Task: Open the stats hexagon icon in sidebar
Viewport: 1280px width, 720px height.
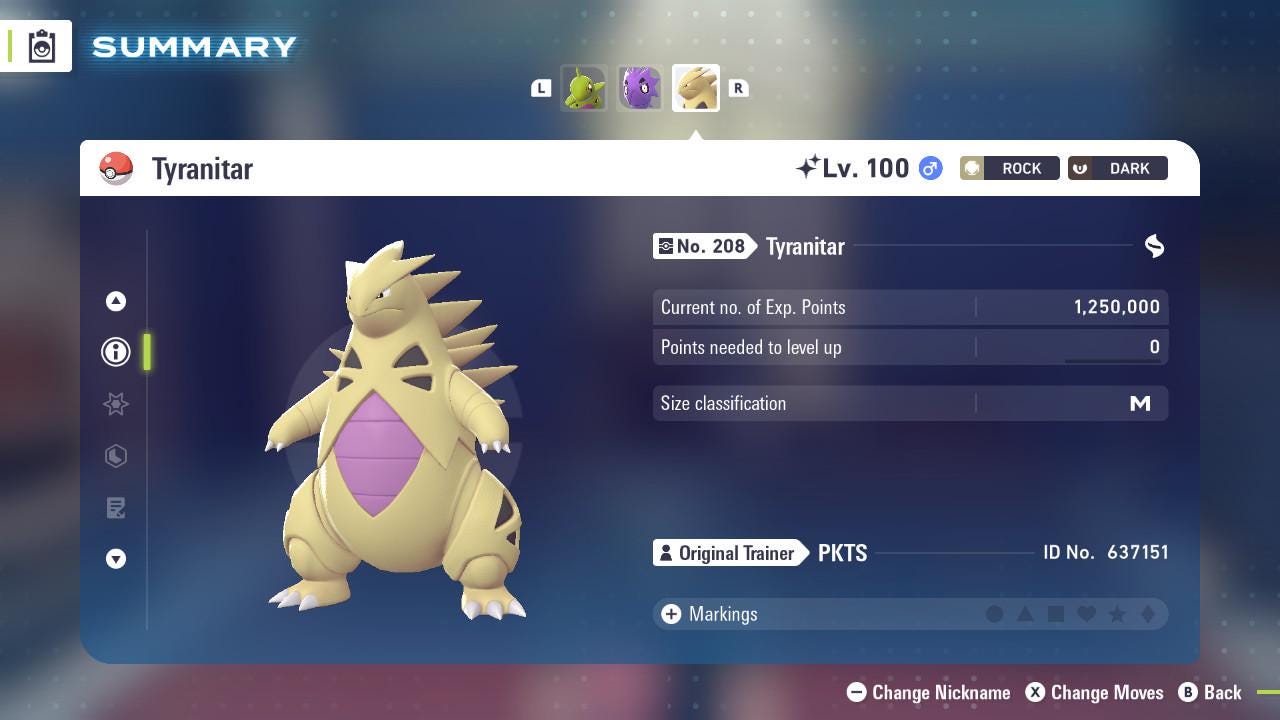Action: point(115,456)
